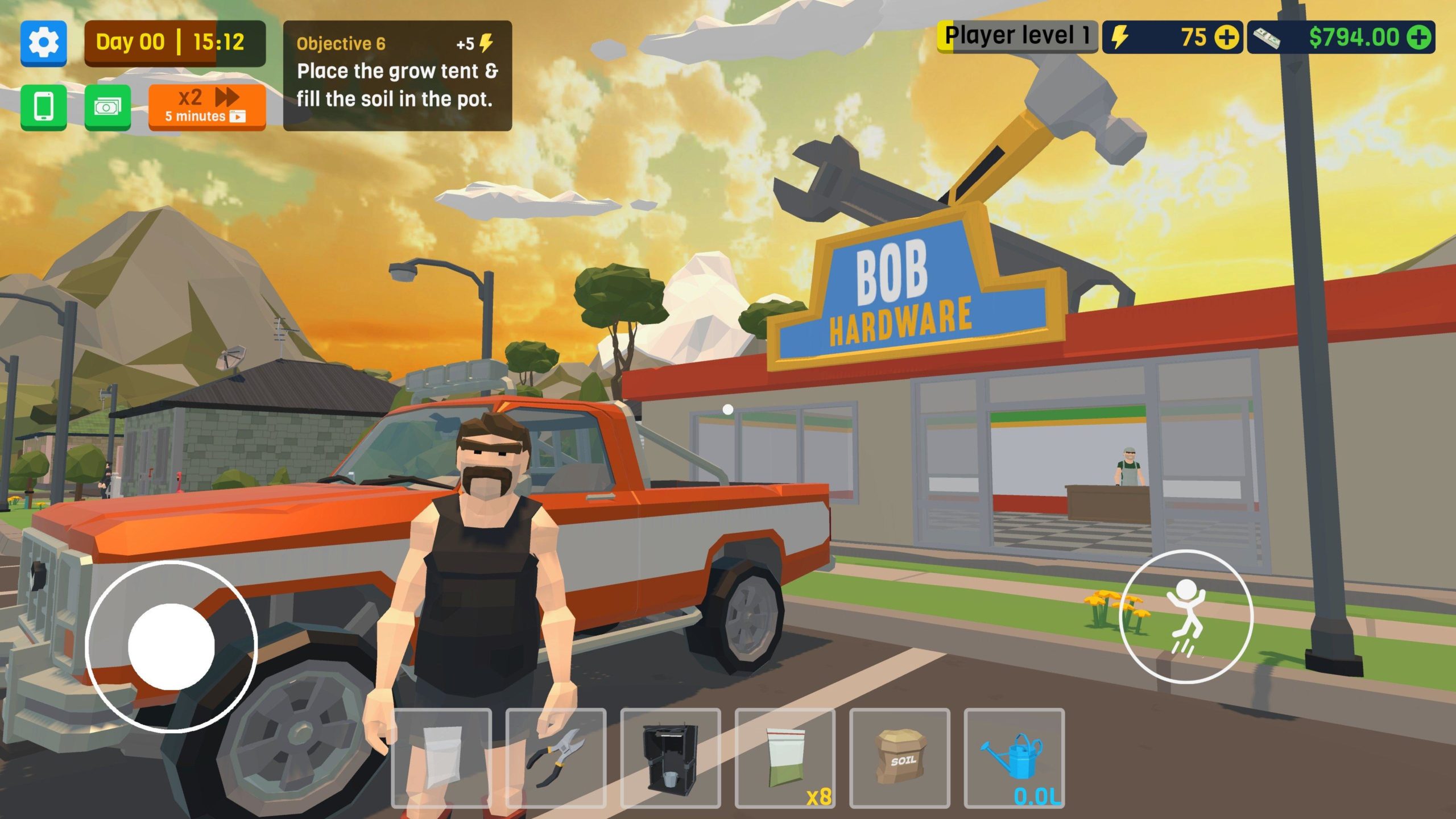Activate the x2 speed boost ad button
Viewport: 1456px width, 819px height.
click(207, 107)
